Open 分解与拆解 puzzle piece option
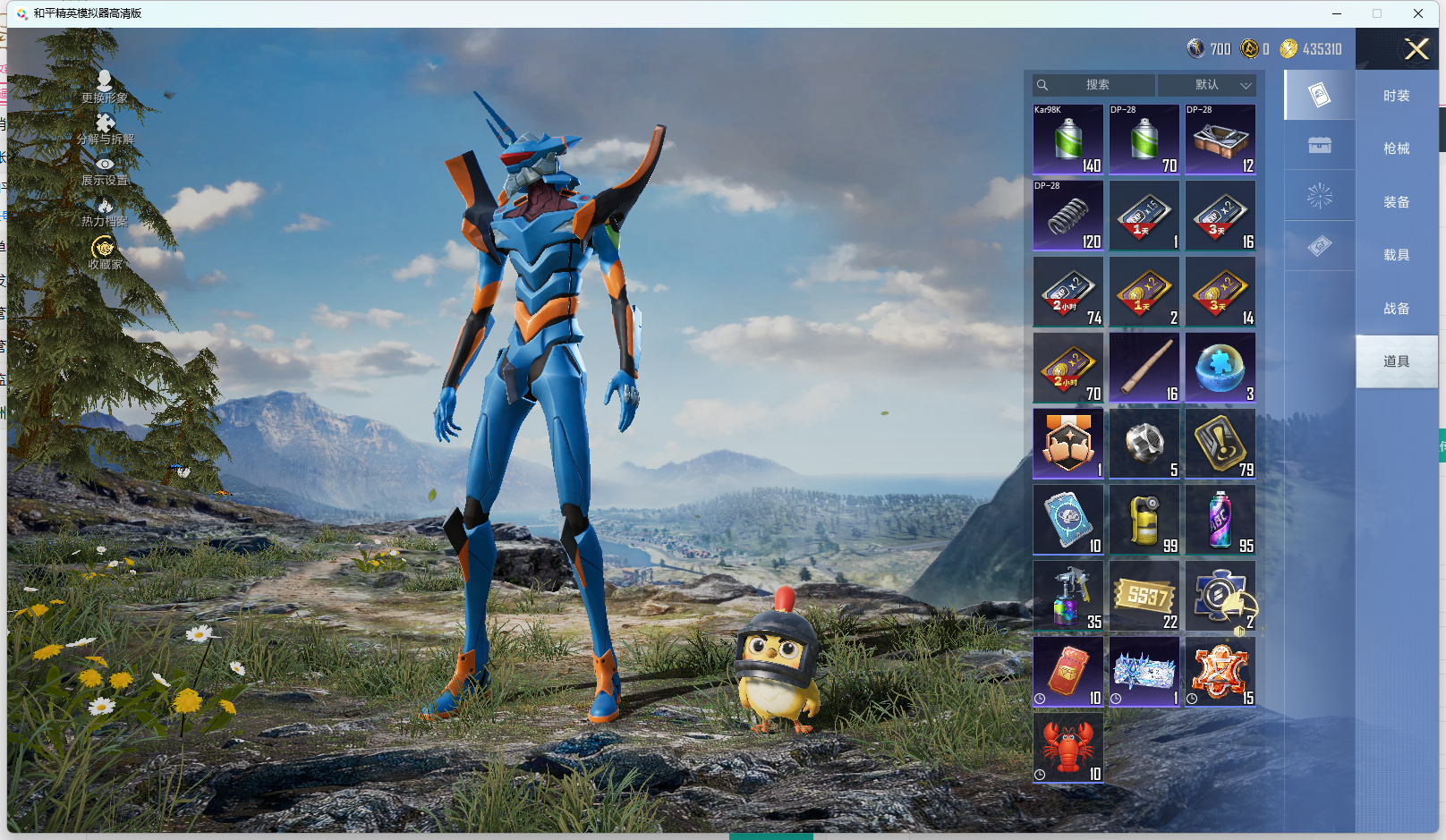 105,128
